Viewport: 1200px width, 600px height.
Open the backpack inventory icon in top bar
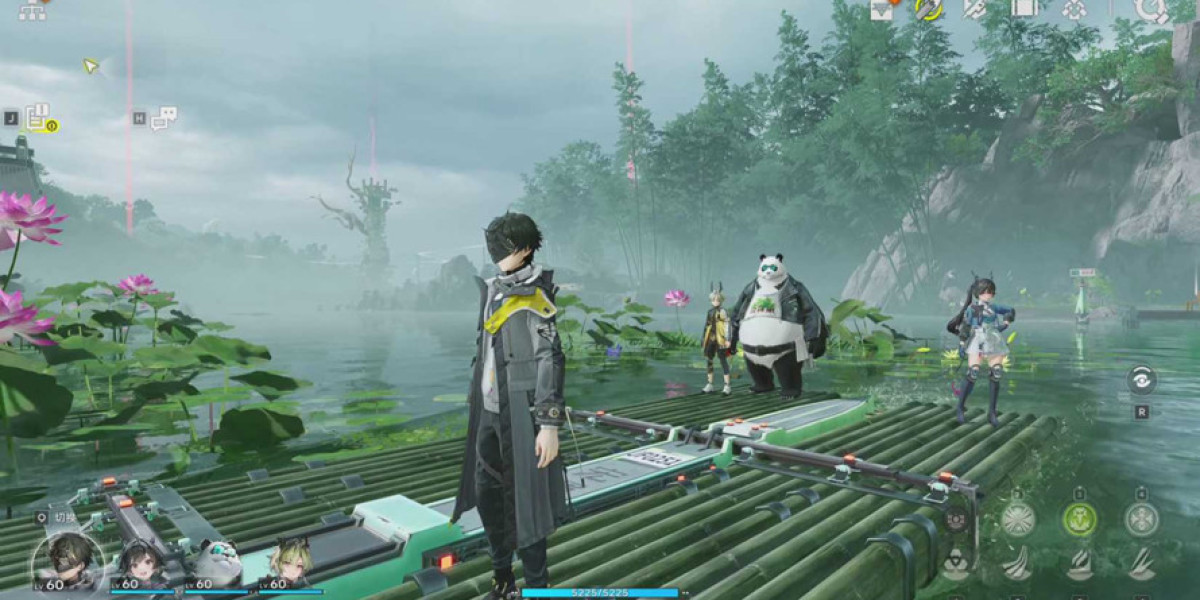click(1023, 8)
